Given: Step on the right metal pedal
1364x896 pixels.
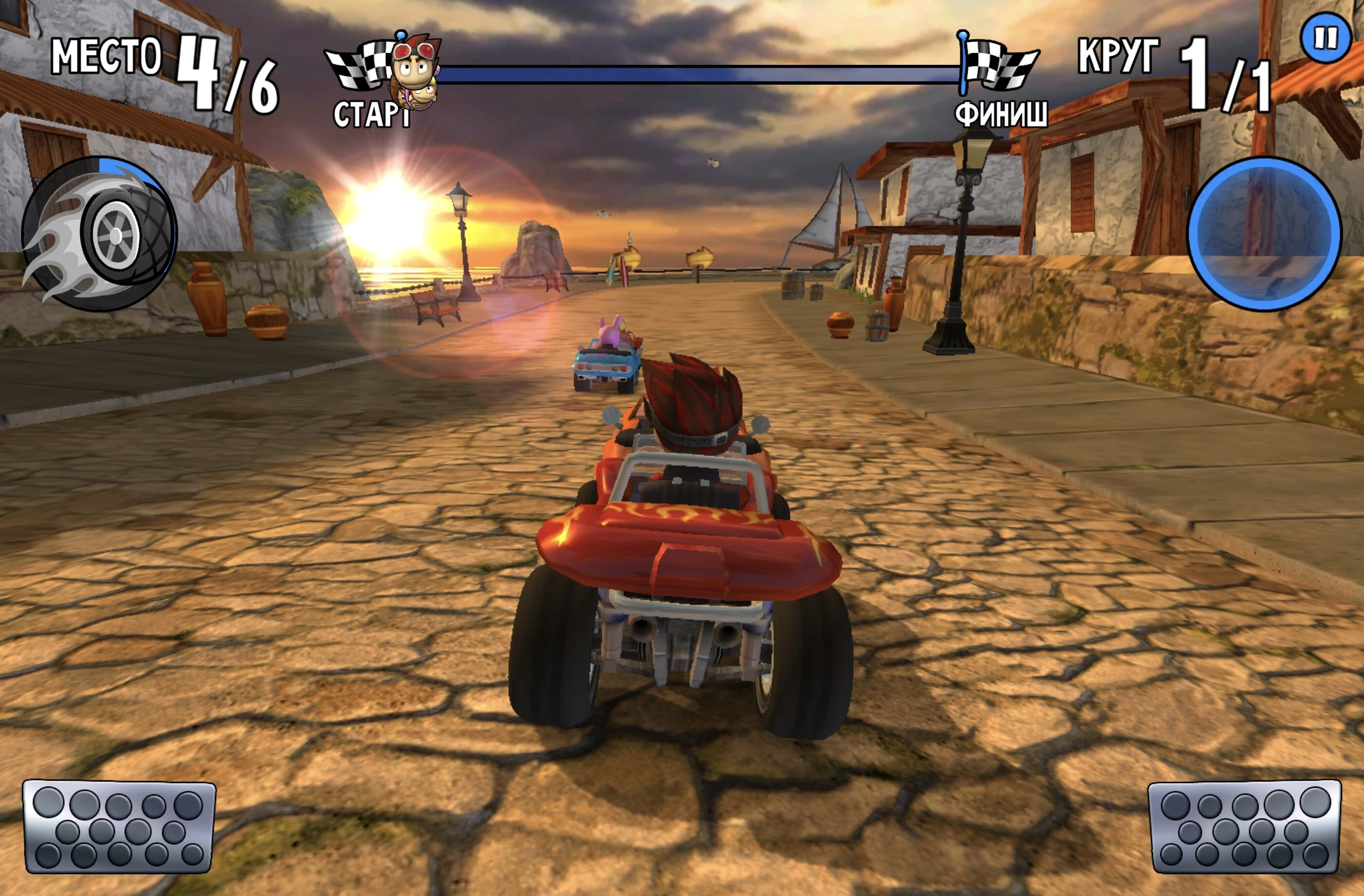Looking at the screenshot, I should 1244,827.
